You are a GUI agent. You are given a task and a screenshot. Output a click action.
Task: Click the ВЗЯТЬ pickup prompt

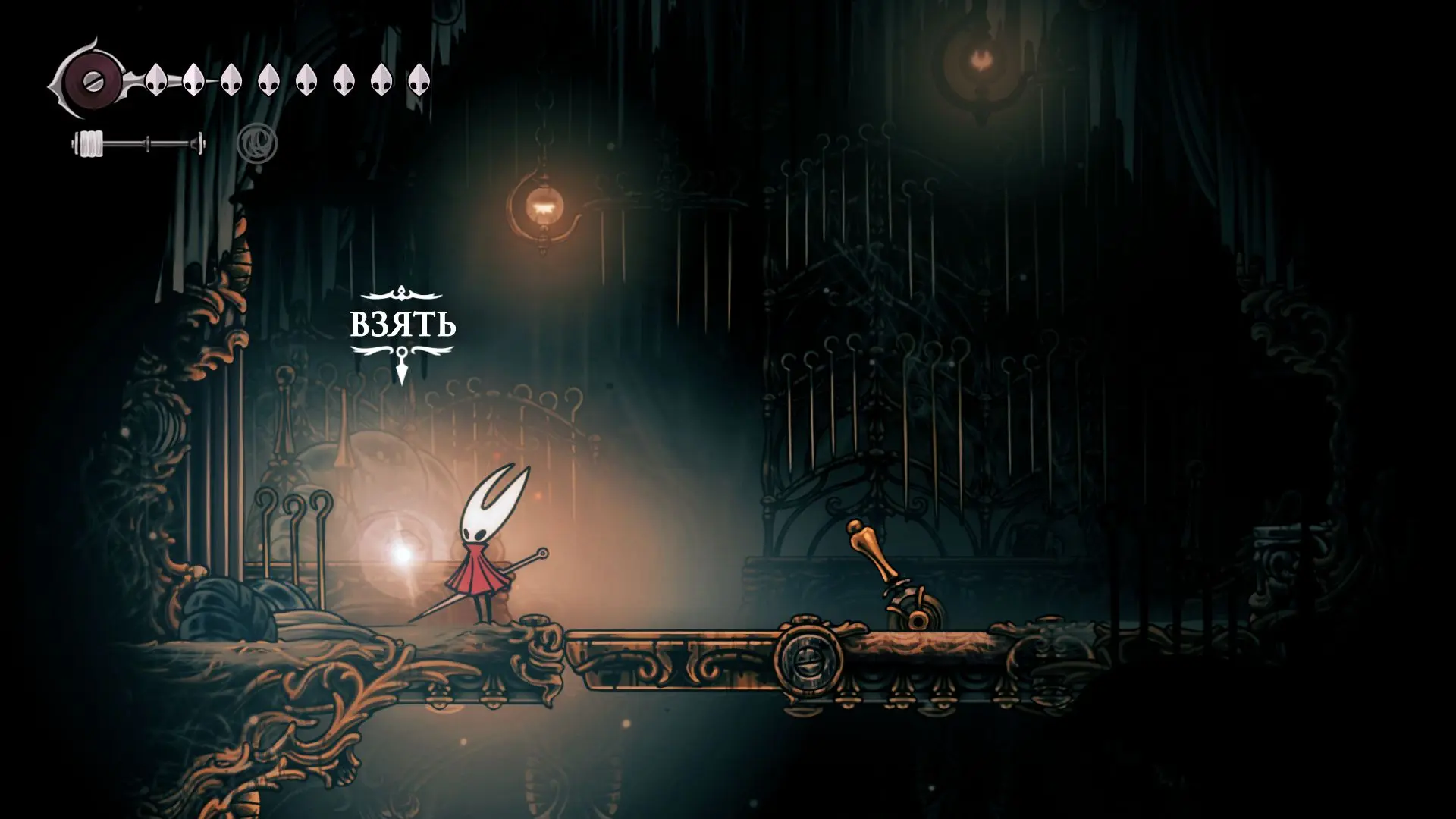coord(403,325)
